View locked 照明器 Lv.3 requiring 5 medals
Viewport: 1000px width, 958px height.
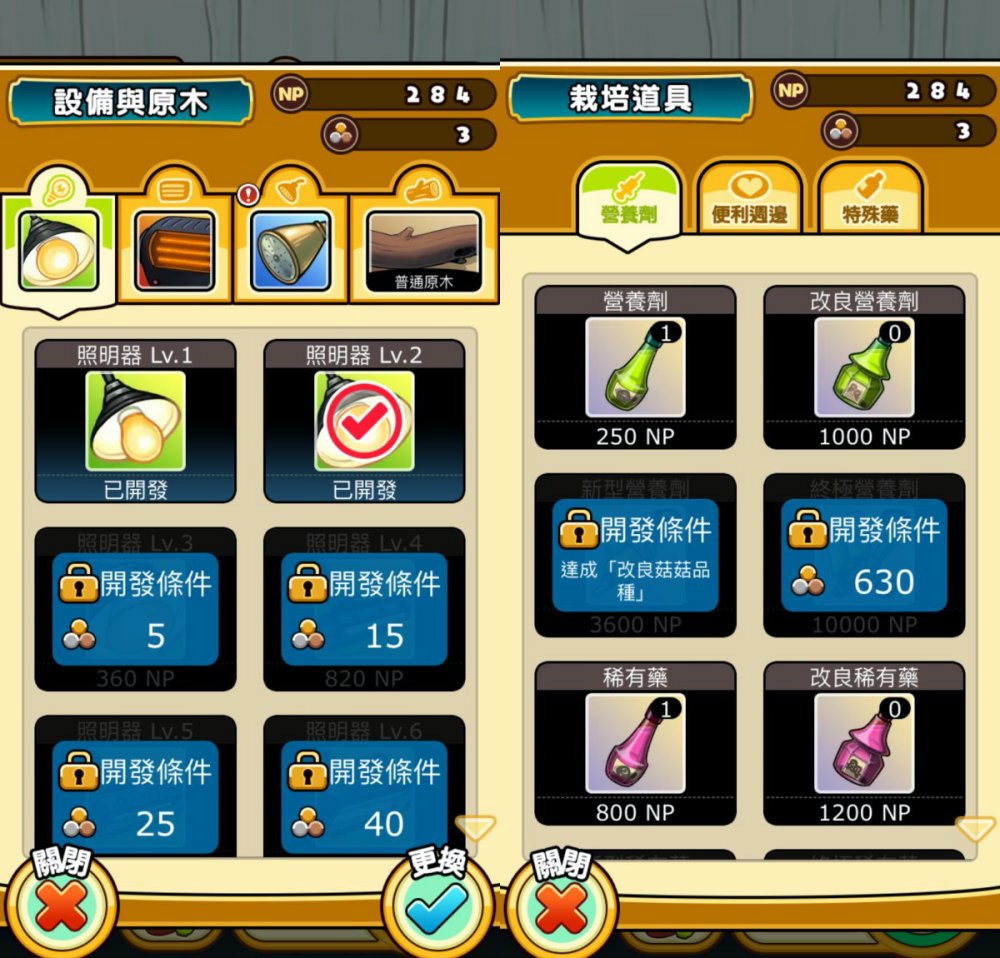135,609
